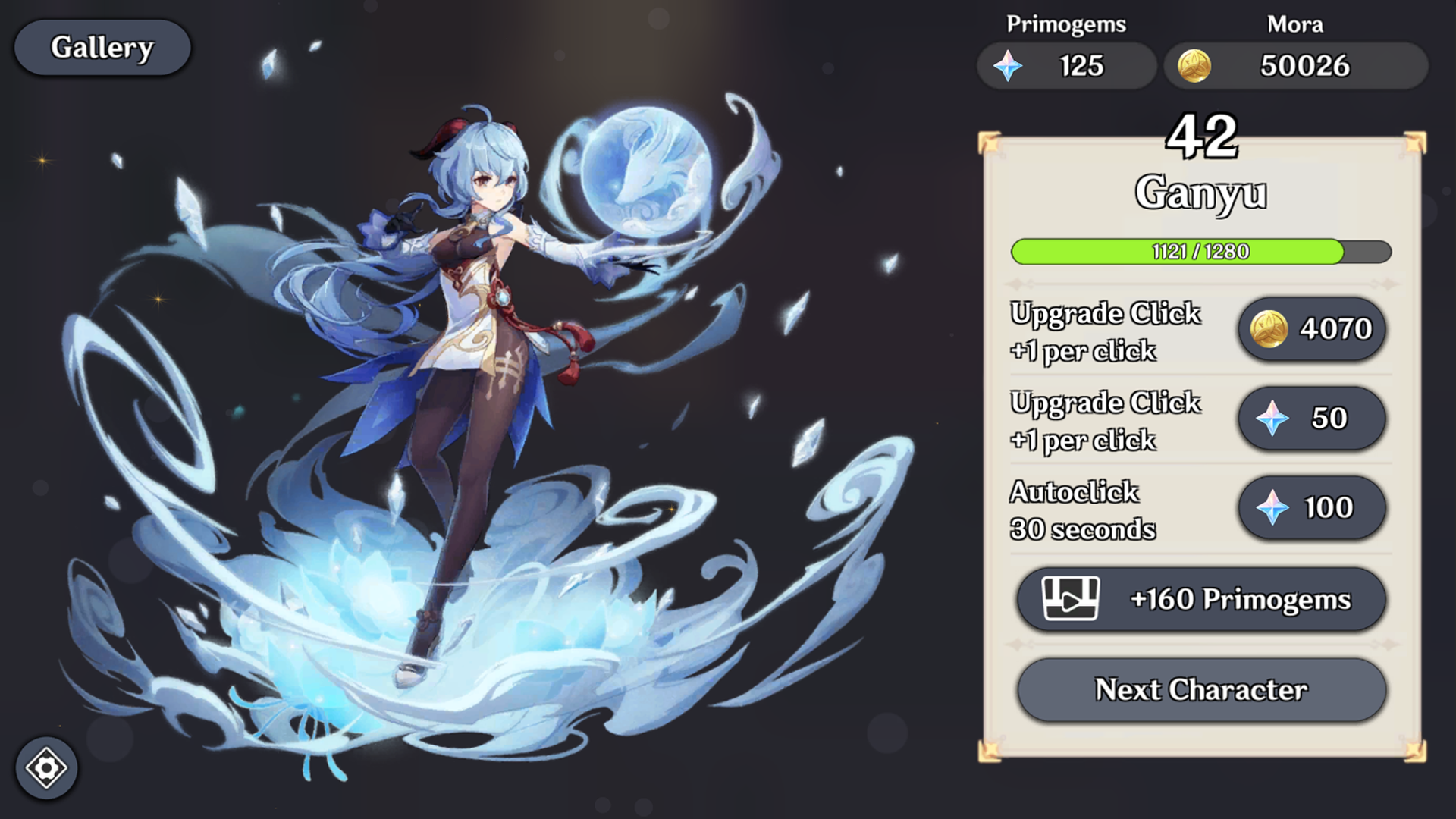Click the 1121/1280 progress bar
This screenshot has width=1456, height=819.
(1203, 253)
